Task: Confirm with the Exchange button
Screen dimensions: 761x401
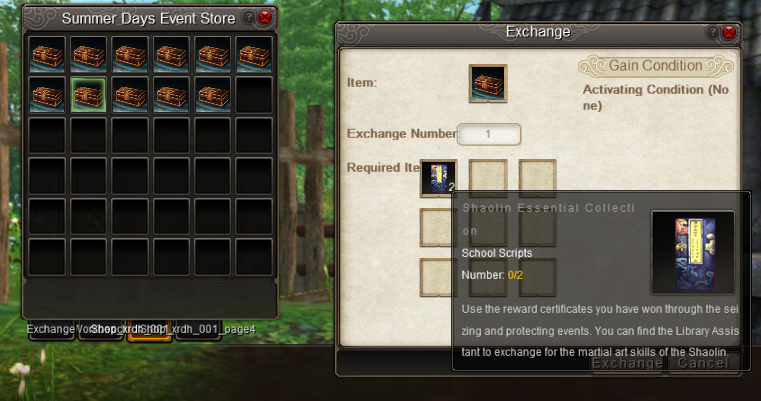Action: coord(626,363)
